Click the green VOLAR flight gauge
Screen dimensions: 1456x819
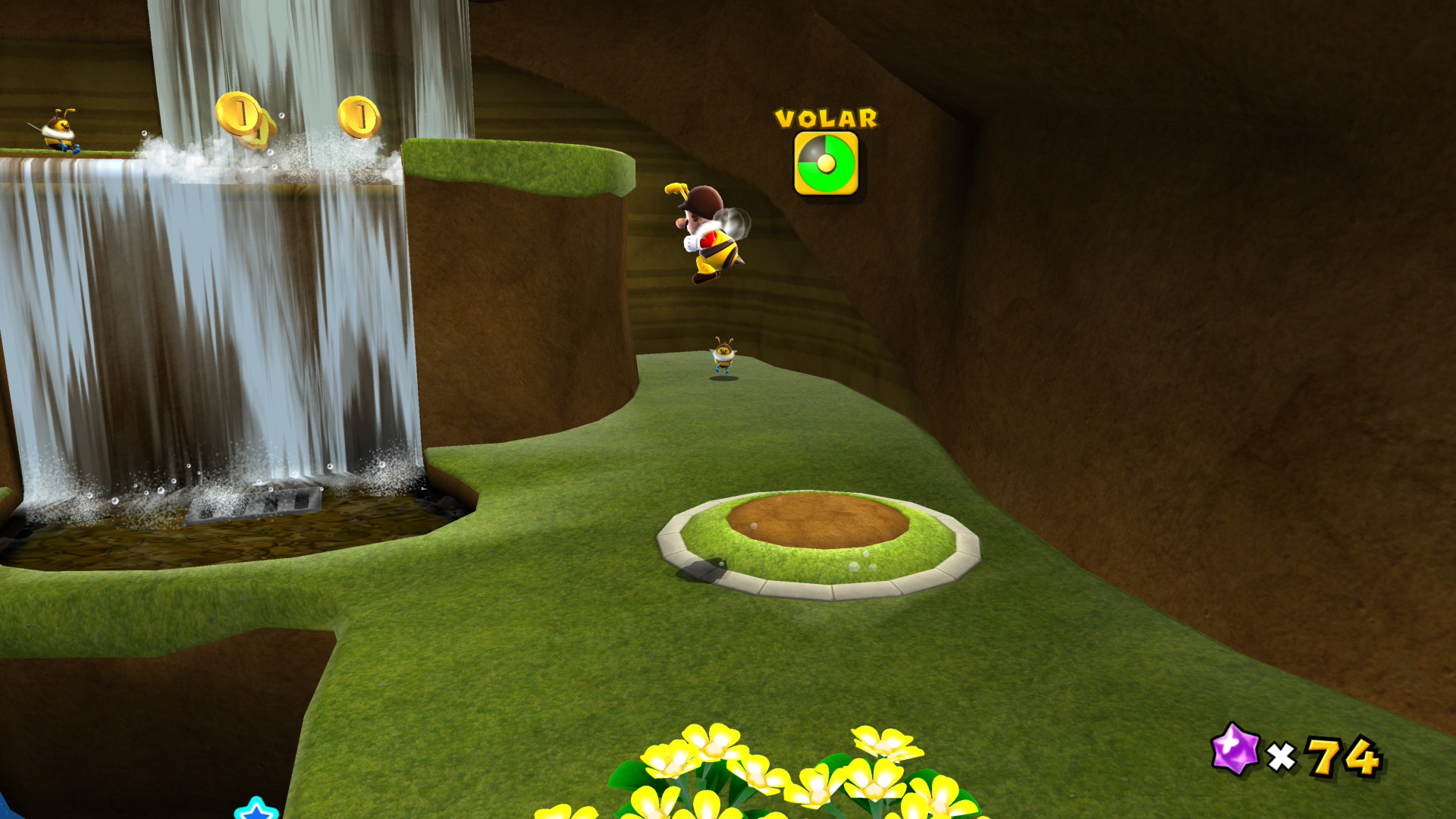[826, 164]
